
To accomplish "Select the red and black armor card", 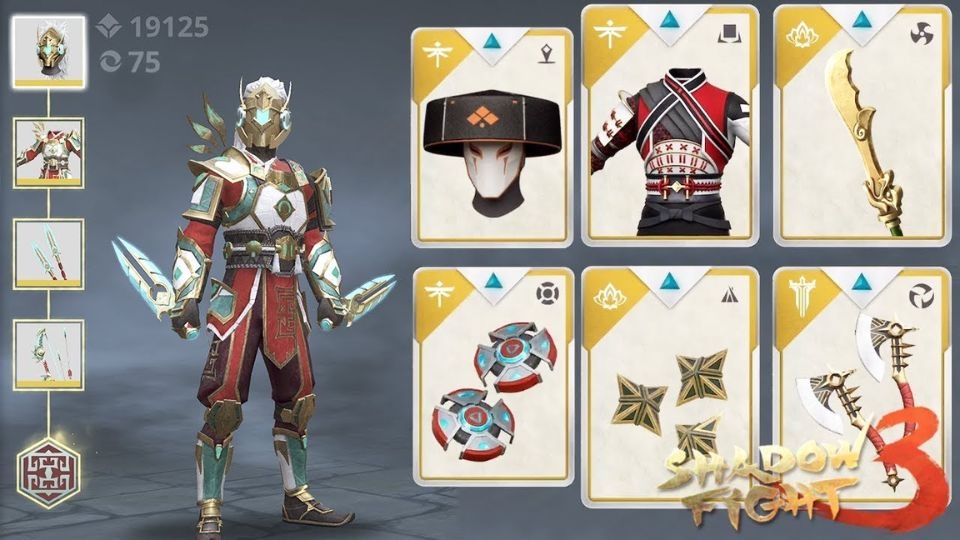I will click(670, 127).
